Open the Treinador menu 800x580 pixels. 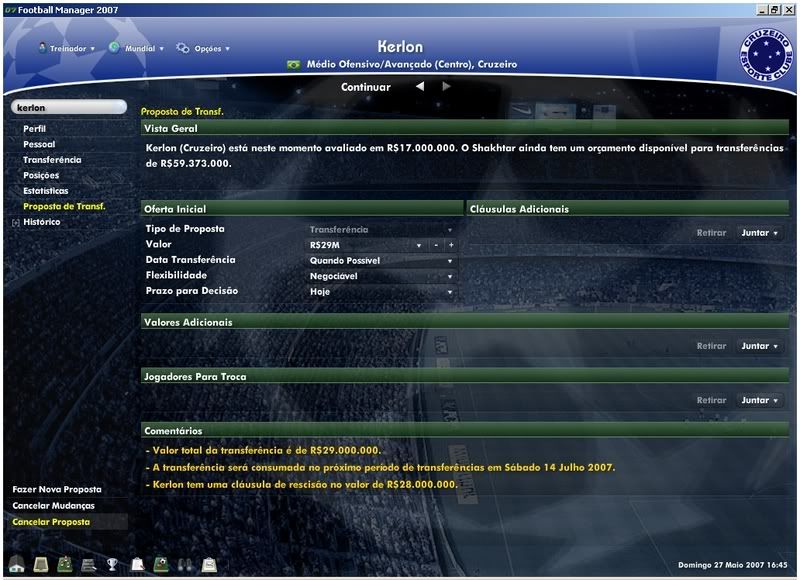click(x=66, y=48)
